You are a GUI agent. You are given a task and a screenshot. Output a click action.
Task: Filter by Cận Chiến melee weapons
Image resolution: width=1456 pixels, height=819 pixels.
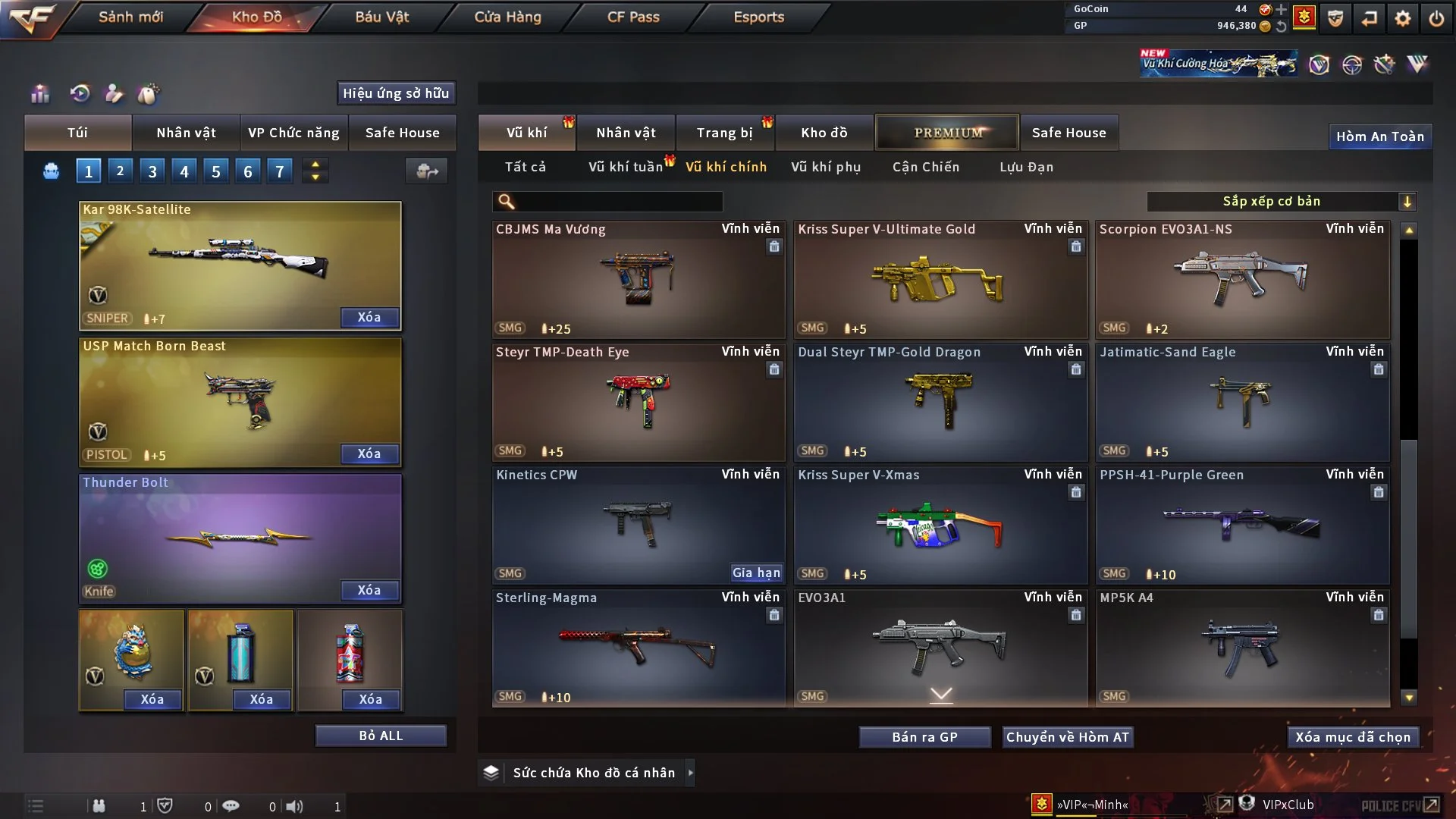925,167
